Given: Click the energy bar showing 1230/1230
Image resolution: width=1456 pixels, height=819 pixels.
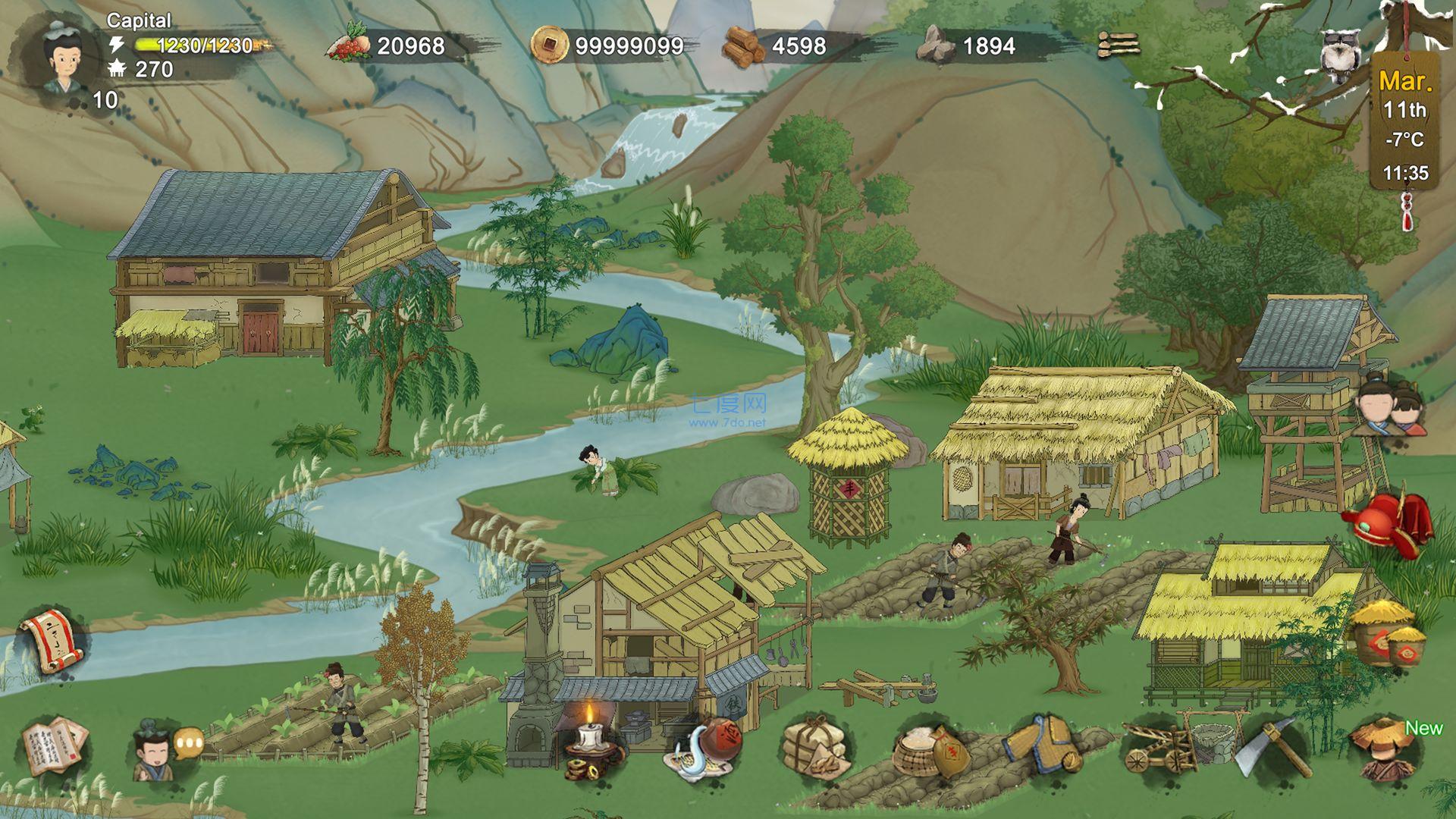Looking at the screenshot, I should pos(193,44).
